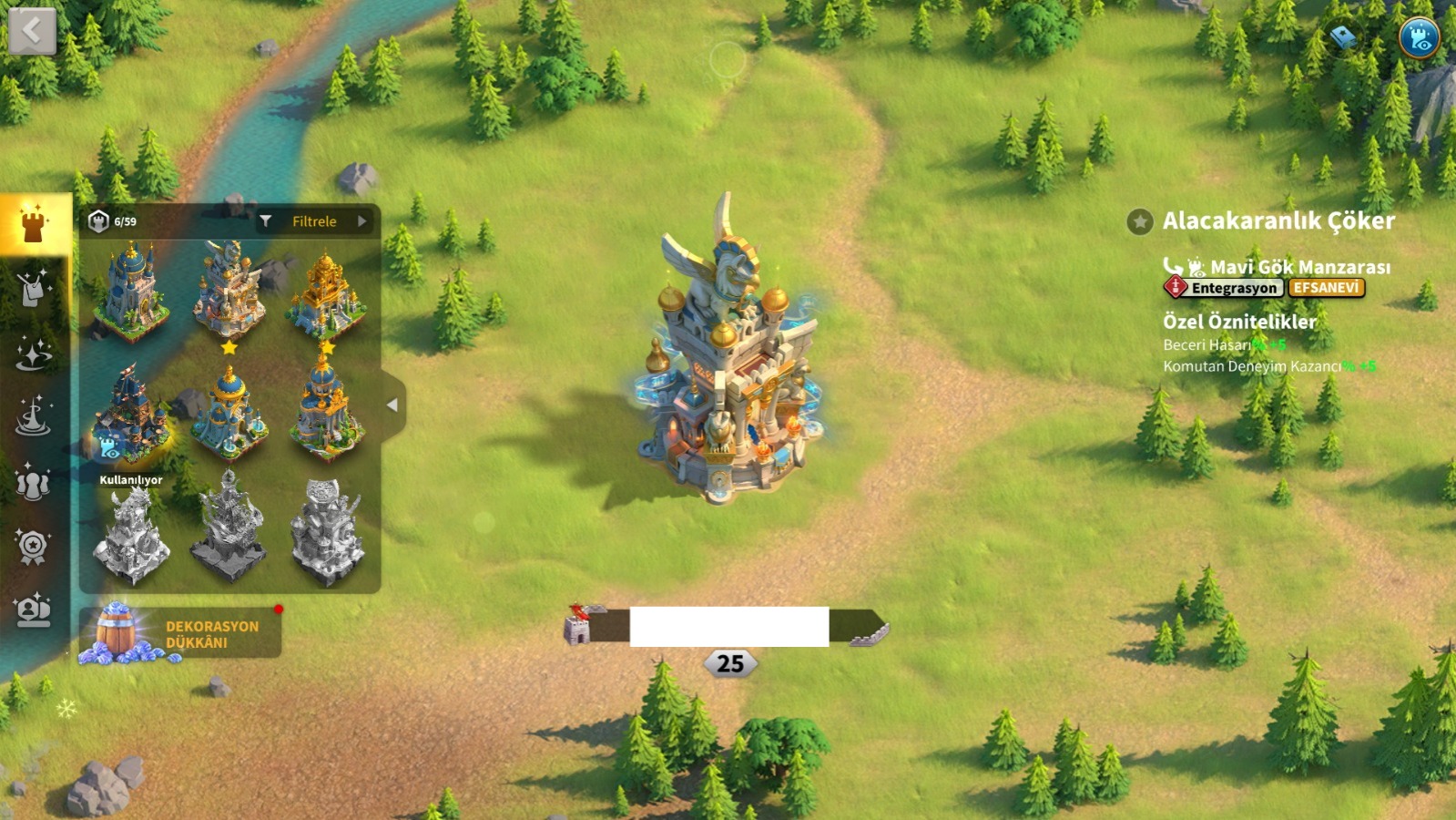Screen dimensions: 1456x820
Task: Open the Filtrele filter options
Action: [x=314, y=221]
